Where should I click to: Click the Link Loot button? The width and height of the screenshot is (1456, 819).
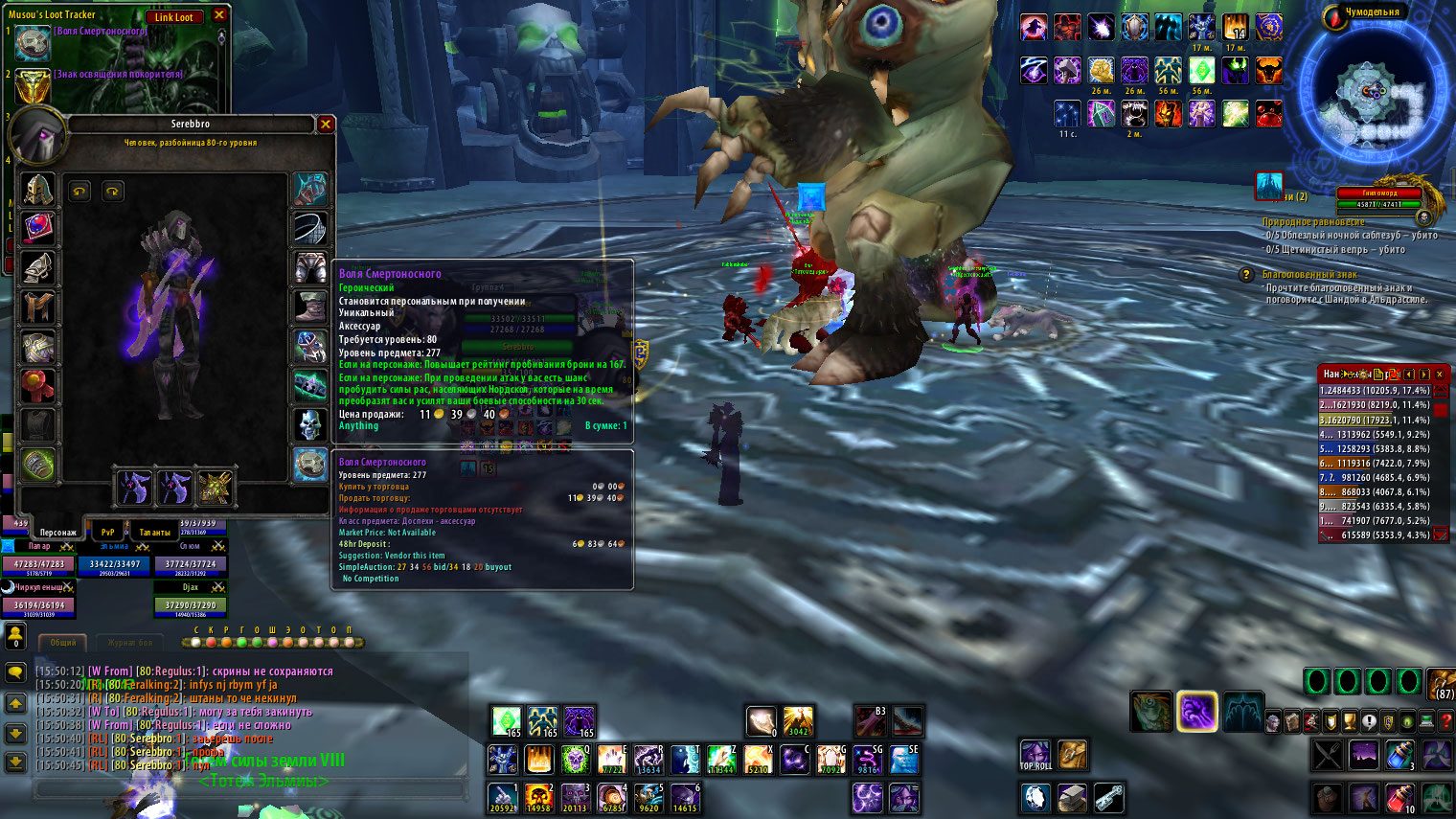coord(173,16)
